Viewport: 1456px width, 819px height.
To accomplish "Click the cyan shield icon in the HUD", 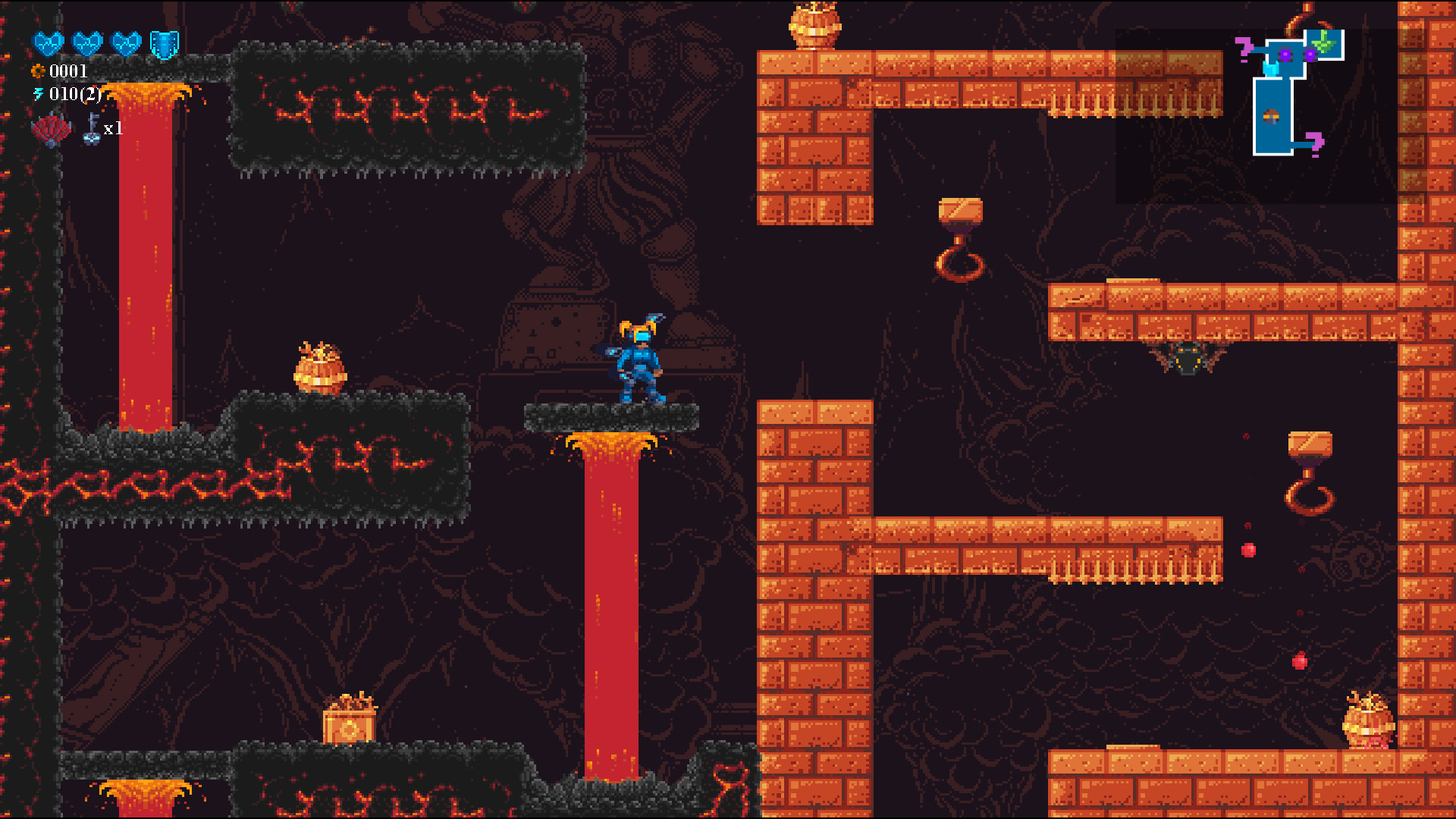I will tap(163, 45).
